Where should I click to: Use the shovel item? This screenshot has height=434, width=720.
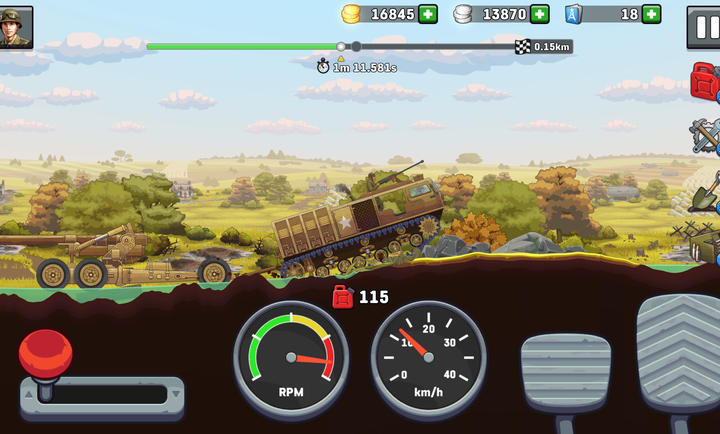coord(706,190)
